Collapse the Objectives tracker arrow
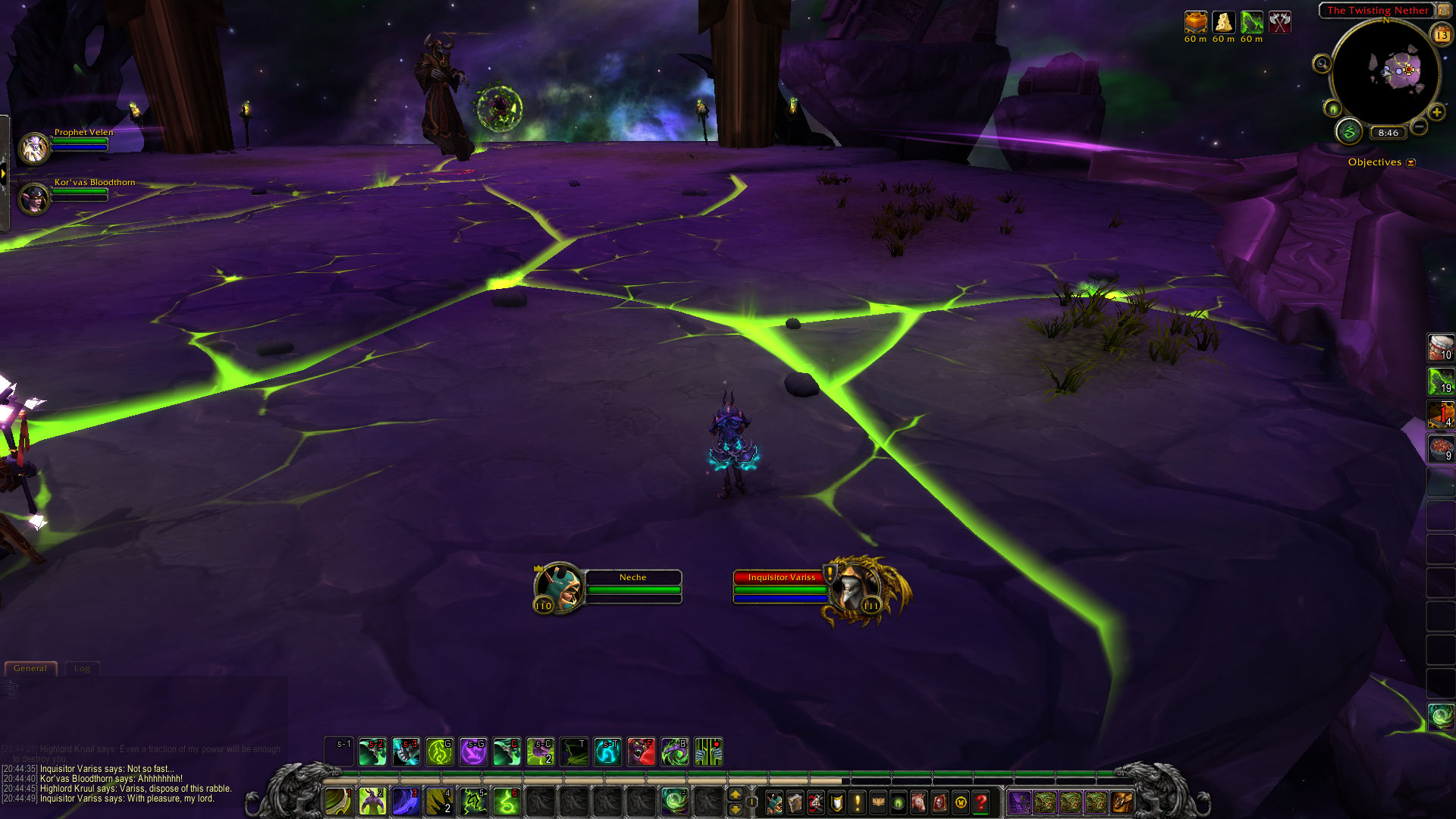This screenshot has height=819, width=1456. (1410, 162)
